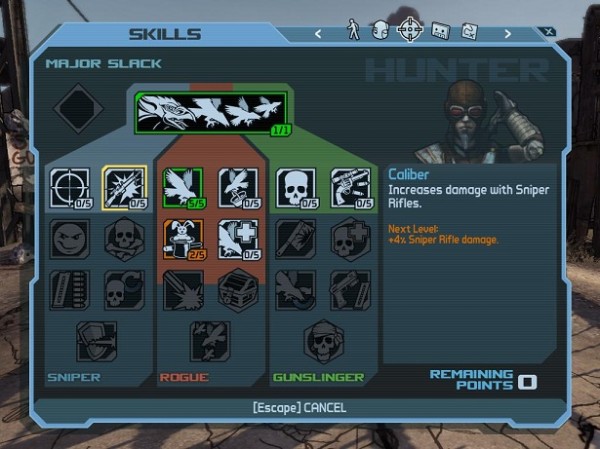600x449 pixels.
Task: Choose the locked skull and crossbones skill
Action: tap(125, 239)
